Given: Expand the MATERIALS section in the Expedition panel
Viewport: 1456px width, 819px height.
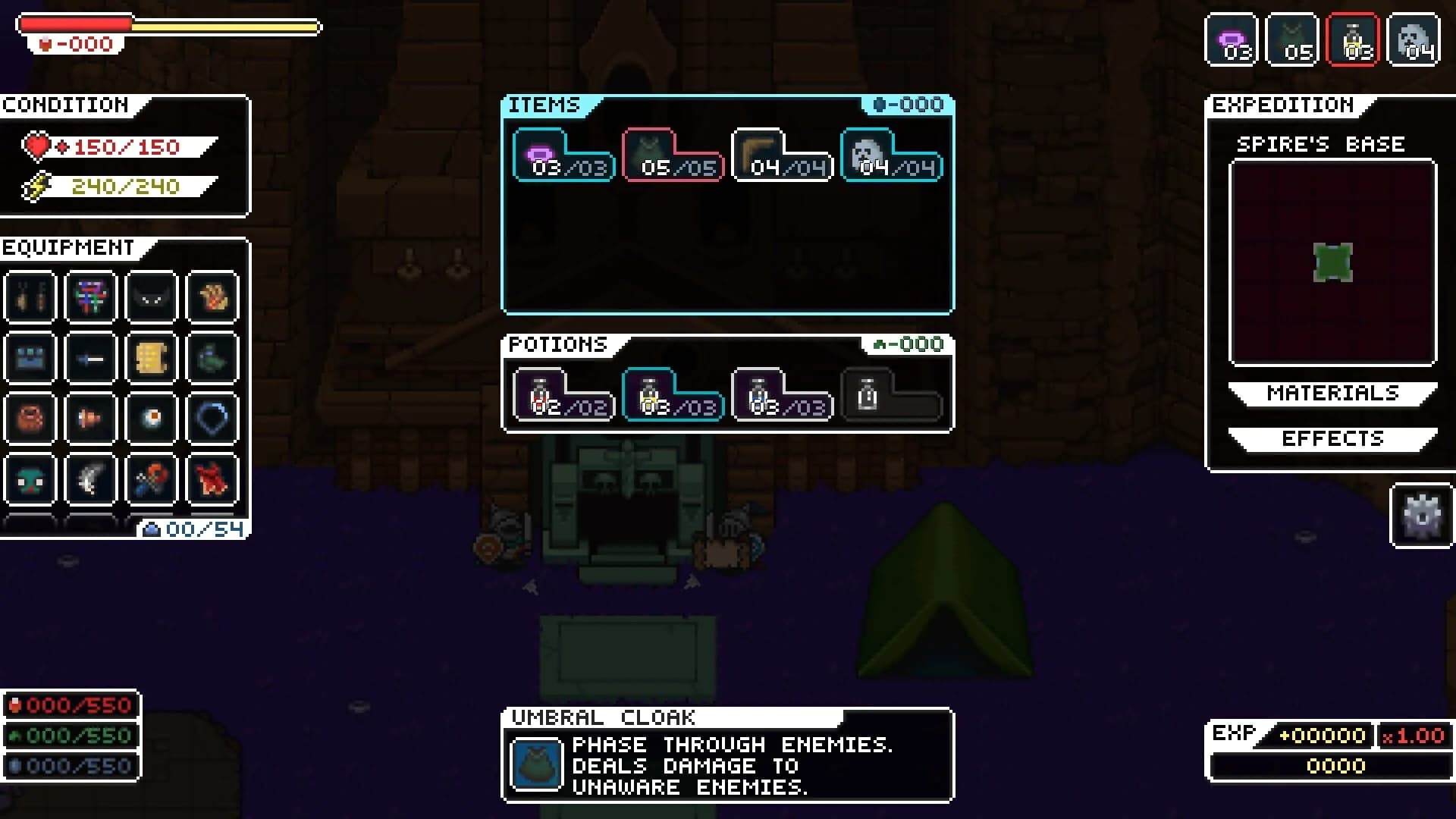Looking at the screenshot, I should pyautogui.click(x=1332, y=393).
